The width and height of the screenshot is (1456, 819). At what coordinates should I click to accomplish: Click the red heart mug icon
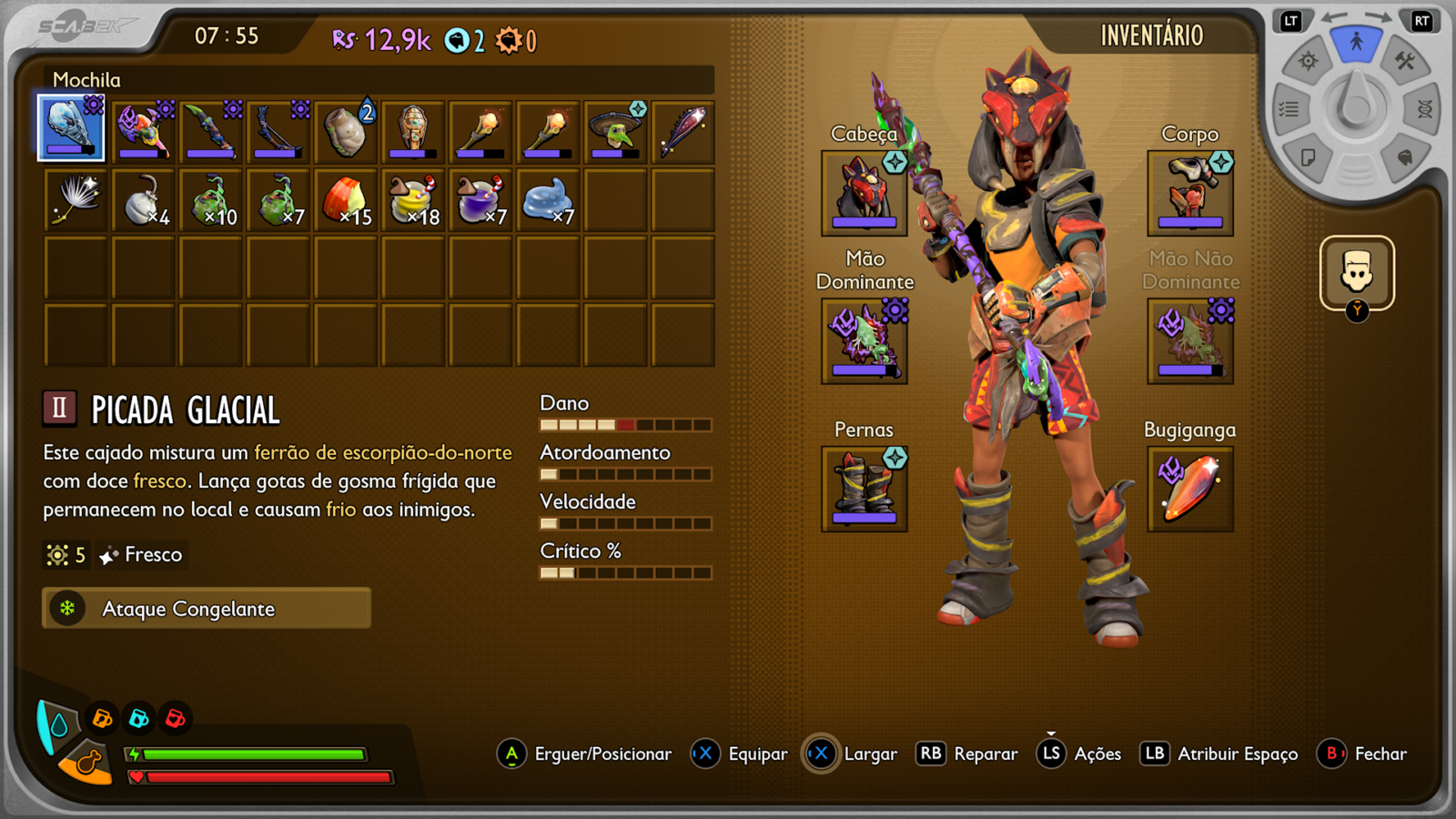pos(173,717)
